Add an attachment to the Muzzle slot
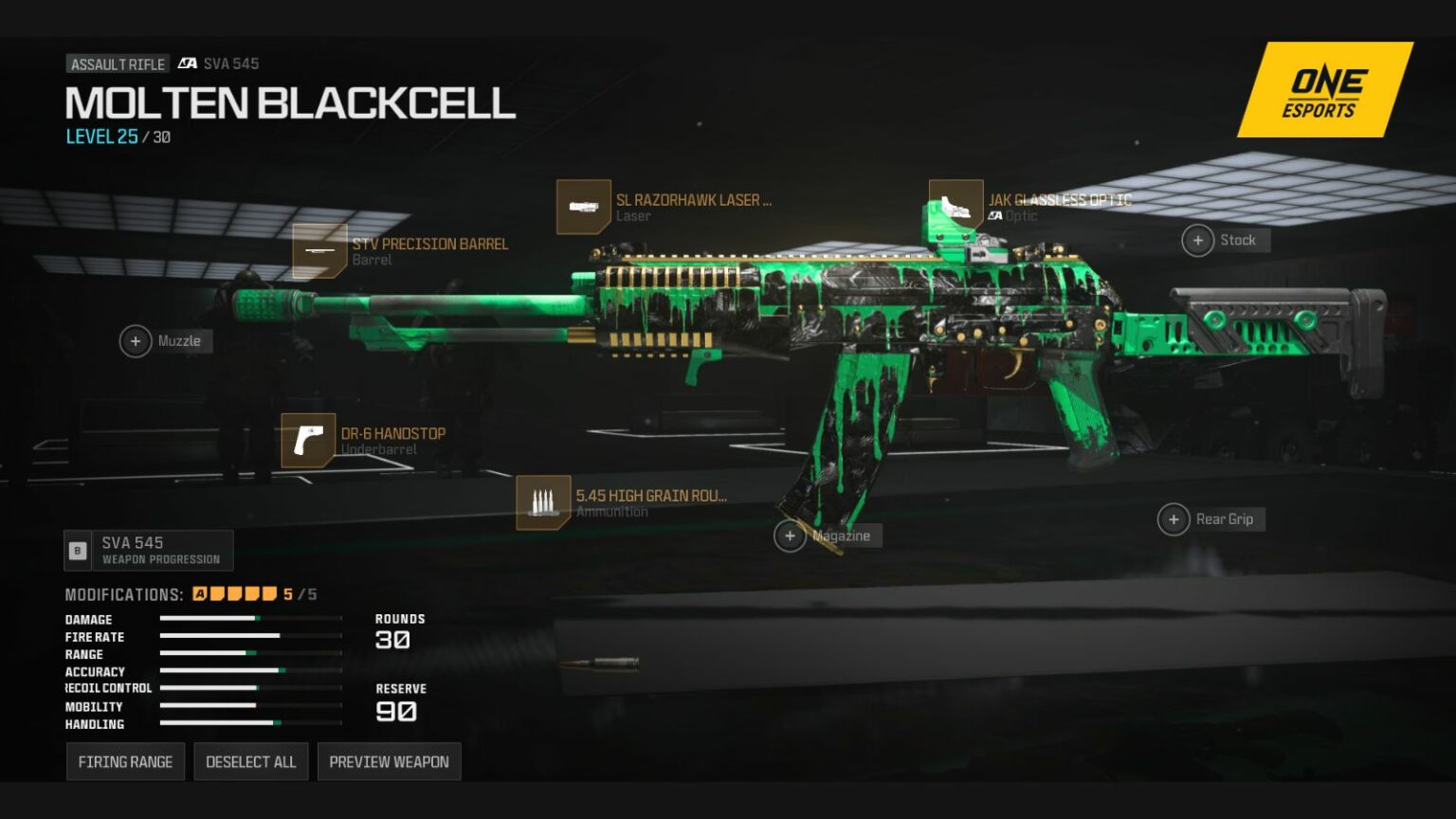 136,340
